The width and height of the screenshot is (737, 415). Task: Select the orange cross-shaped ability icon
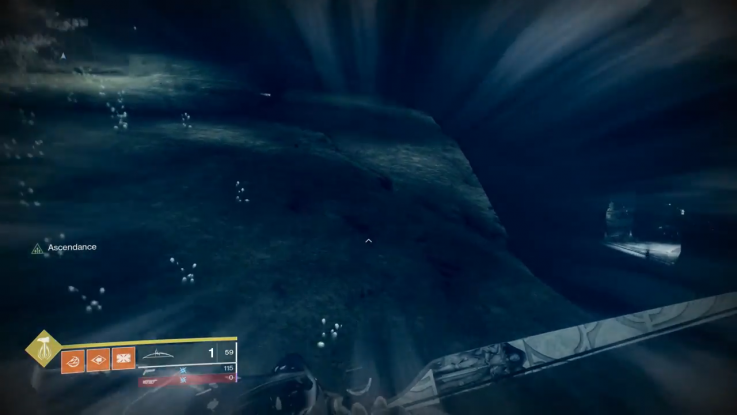point(123,358)
